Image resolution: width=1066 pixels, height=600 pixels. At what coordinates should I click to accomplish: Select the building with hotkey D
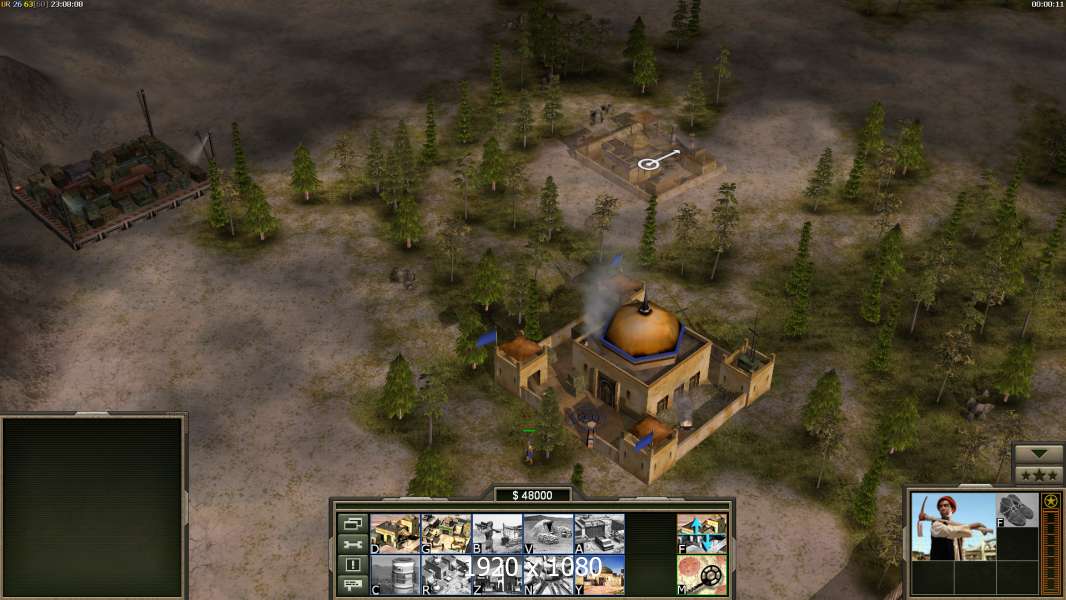click(x=395, y=533)
